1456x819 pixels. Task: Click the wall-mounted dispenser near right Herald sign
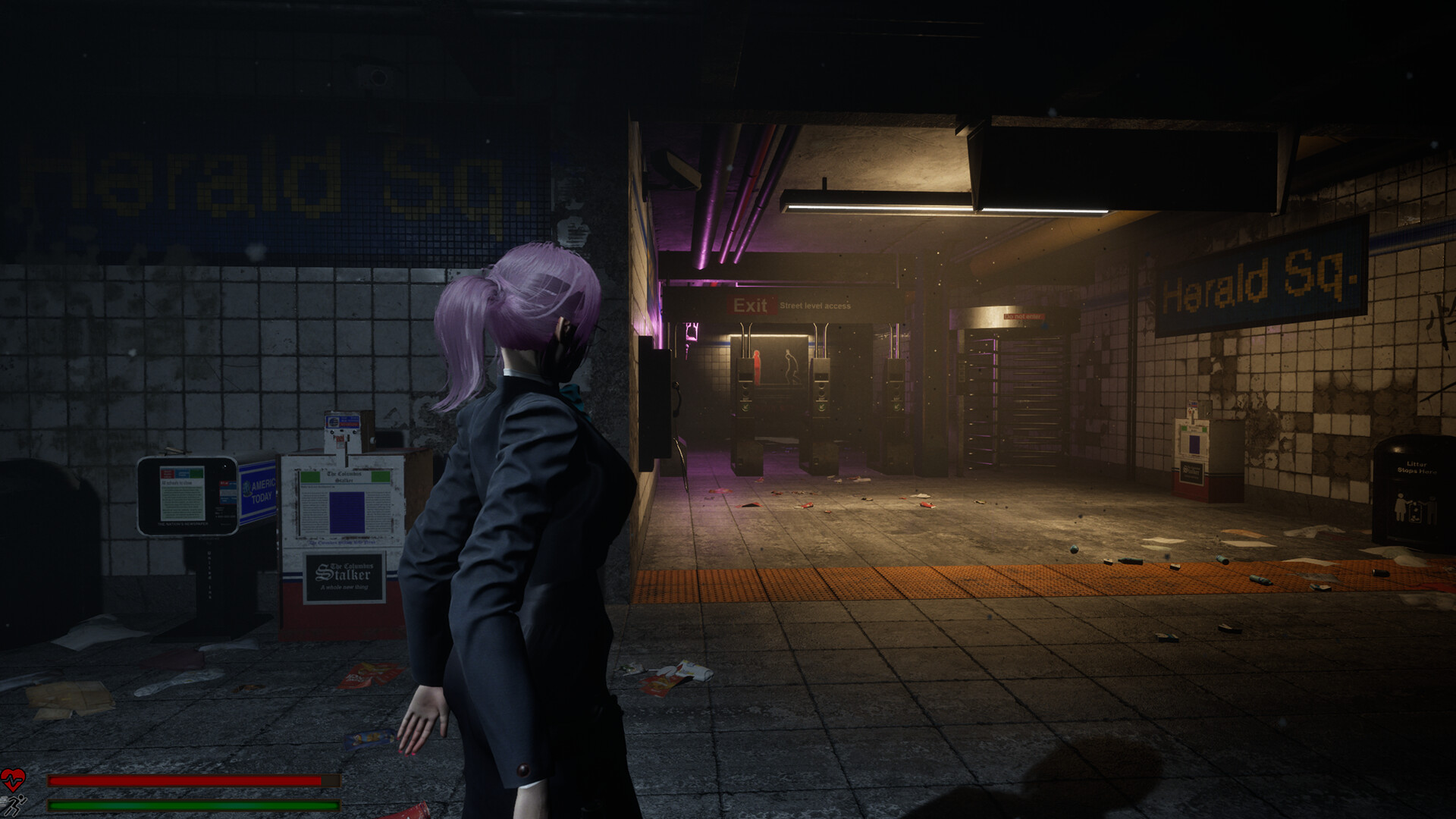click(x=1192, y=447)
